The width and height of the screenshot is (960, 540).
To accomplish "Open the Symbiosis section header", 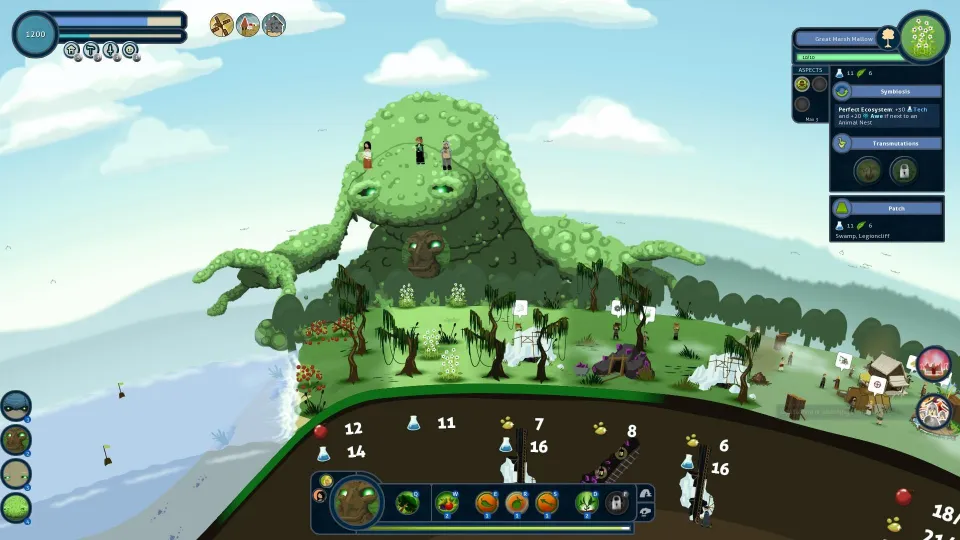I will point(887,91).
